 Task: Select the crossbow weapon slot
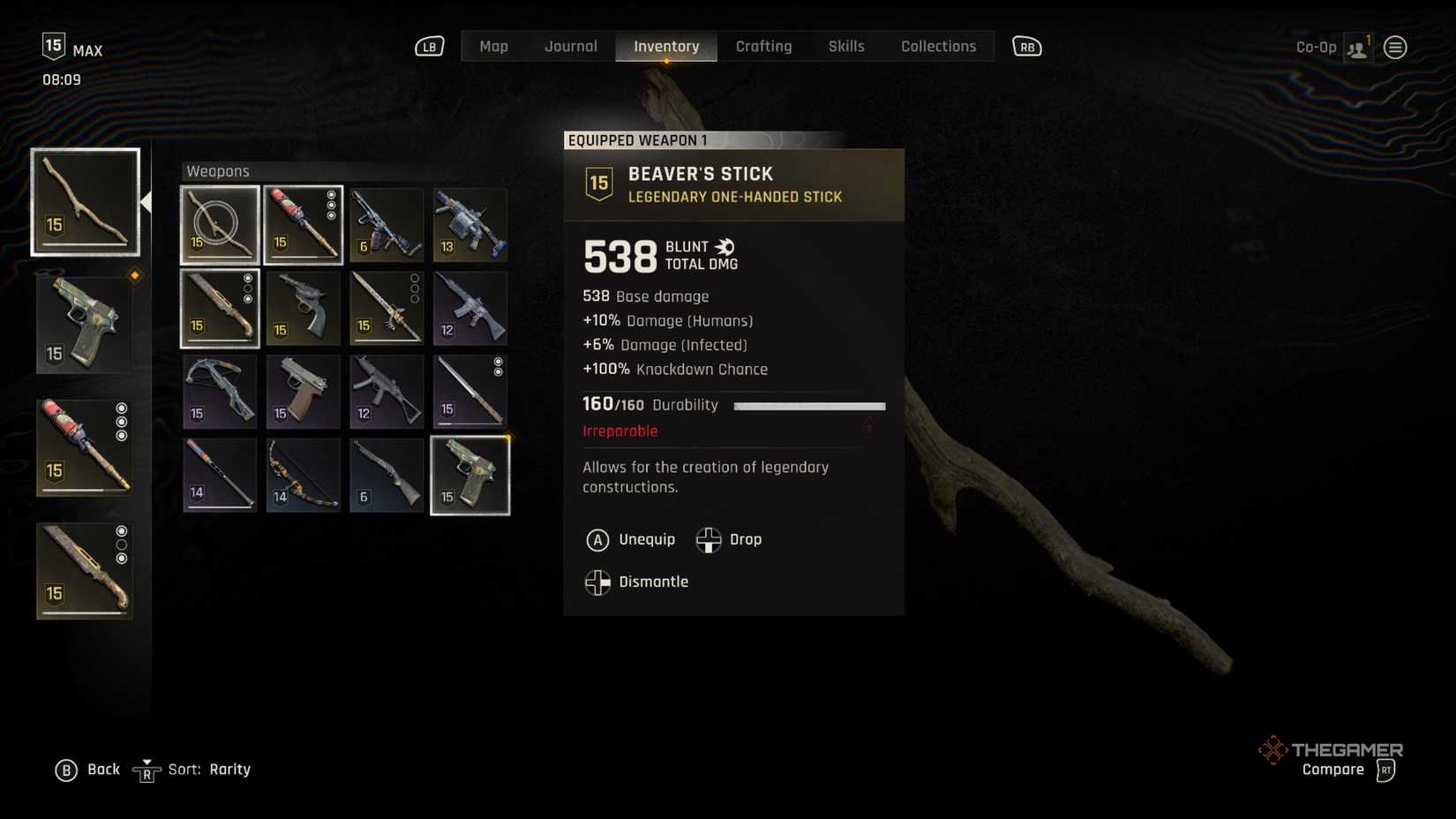(220, 392)
